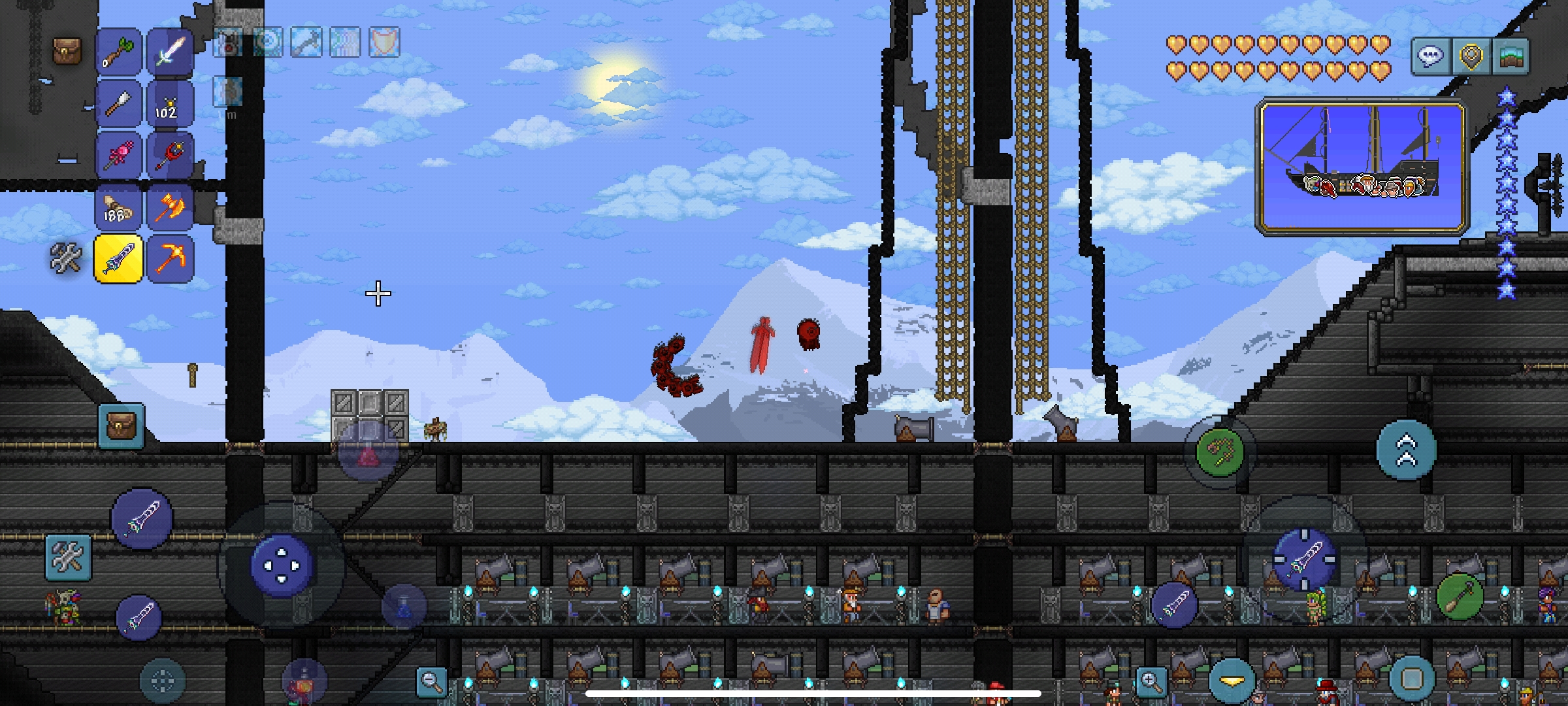The width and height of the screenshot is (1568, 706).
Task: Open the world map landscape button
Action: coord(1511,56)
